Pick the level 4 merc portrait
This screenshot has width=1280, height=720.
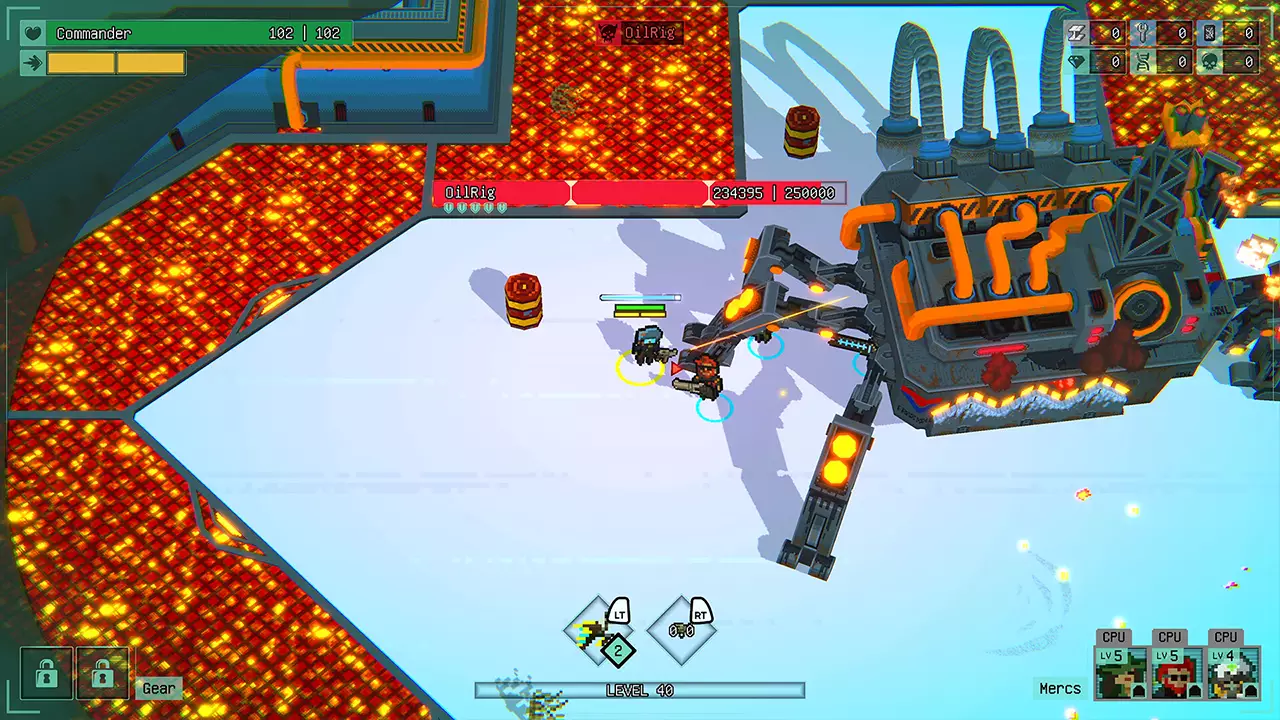[1233, 673]
